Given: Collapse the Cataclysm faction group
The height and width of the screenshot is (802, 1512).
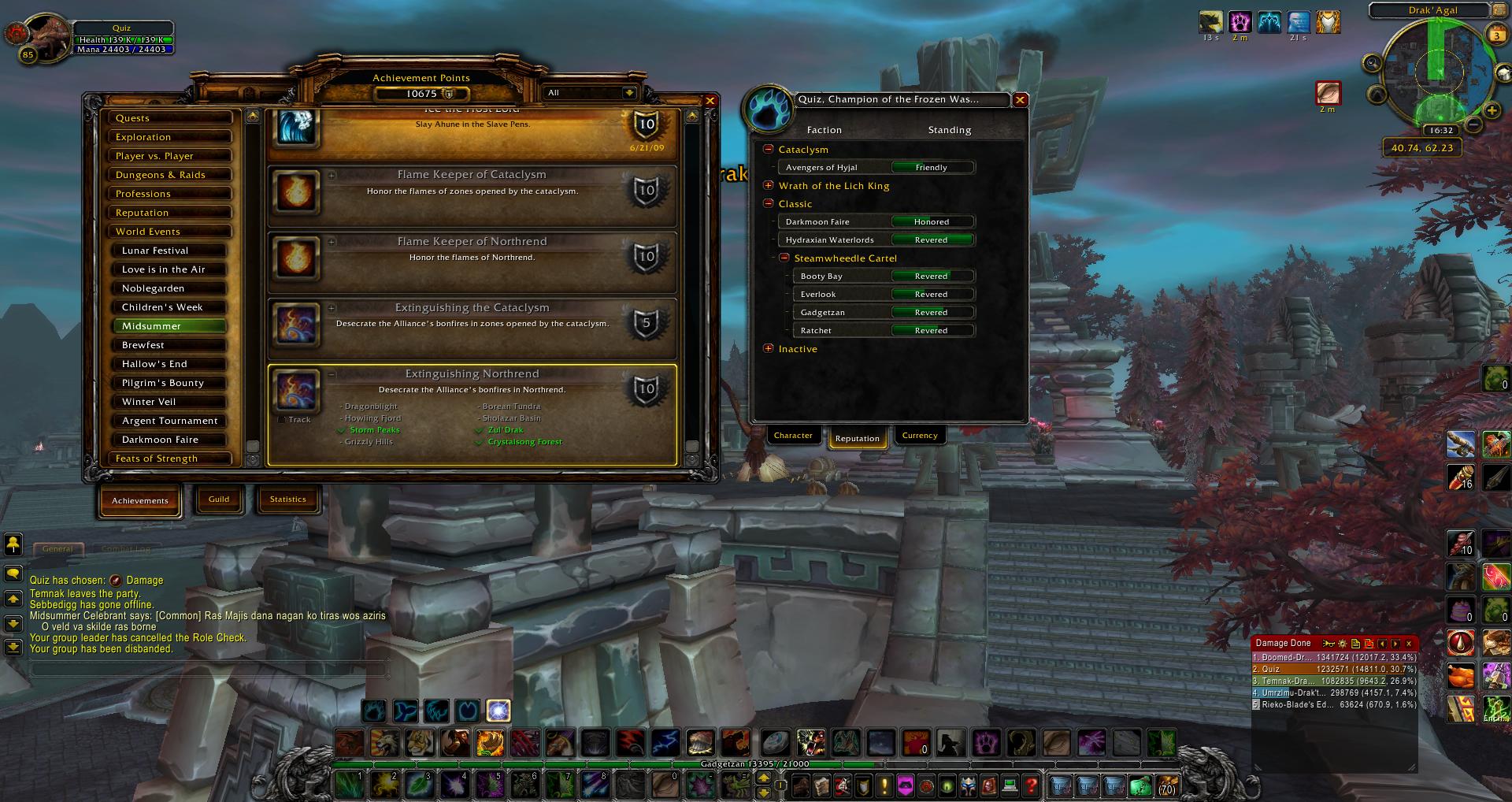Looking at the screenshot, I should [769, 149].
